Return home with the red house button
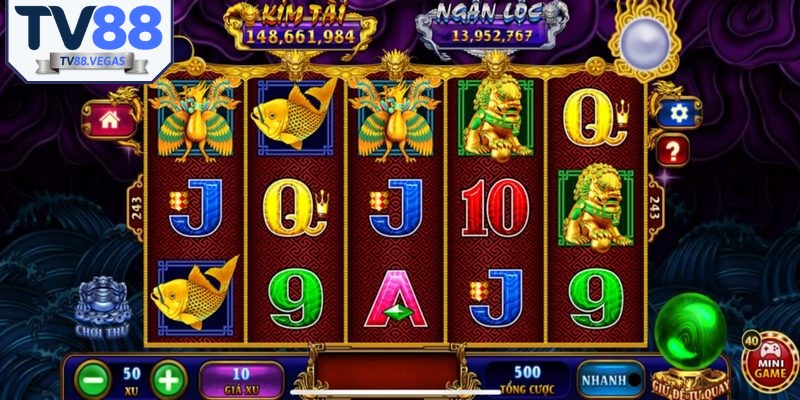The width and height of the screenshot is (800, 400). [x=110, y=120]
